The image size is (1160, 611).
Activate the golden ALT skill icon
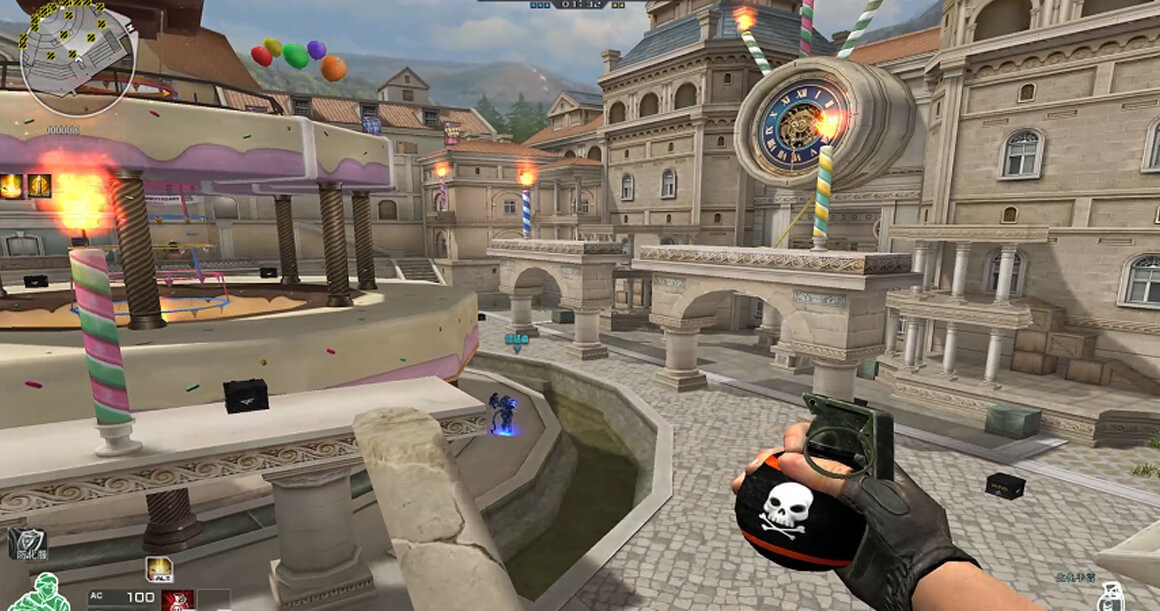(x=159, y=569)
